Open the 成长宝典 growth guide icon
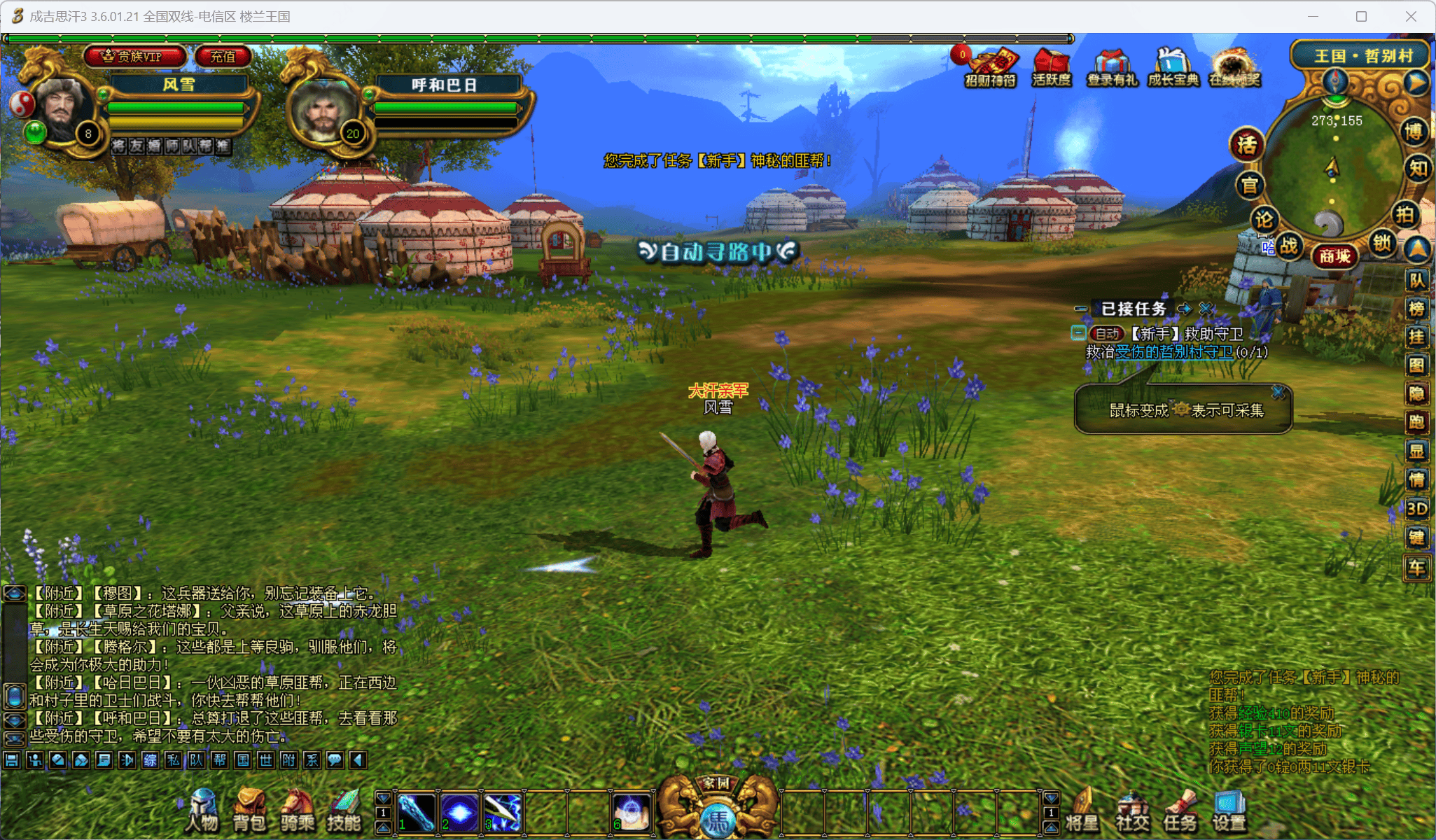 click(x=1173, y=67)
